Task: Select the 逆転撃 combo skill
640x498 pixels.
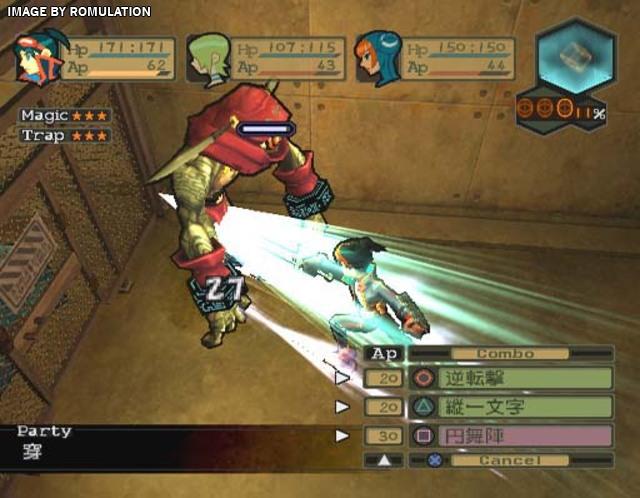Action: (525, 378)
